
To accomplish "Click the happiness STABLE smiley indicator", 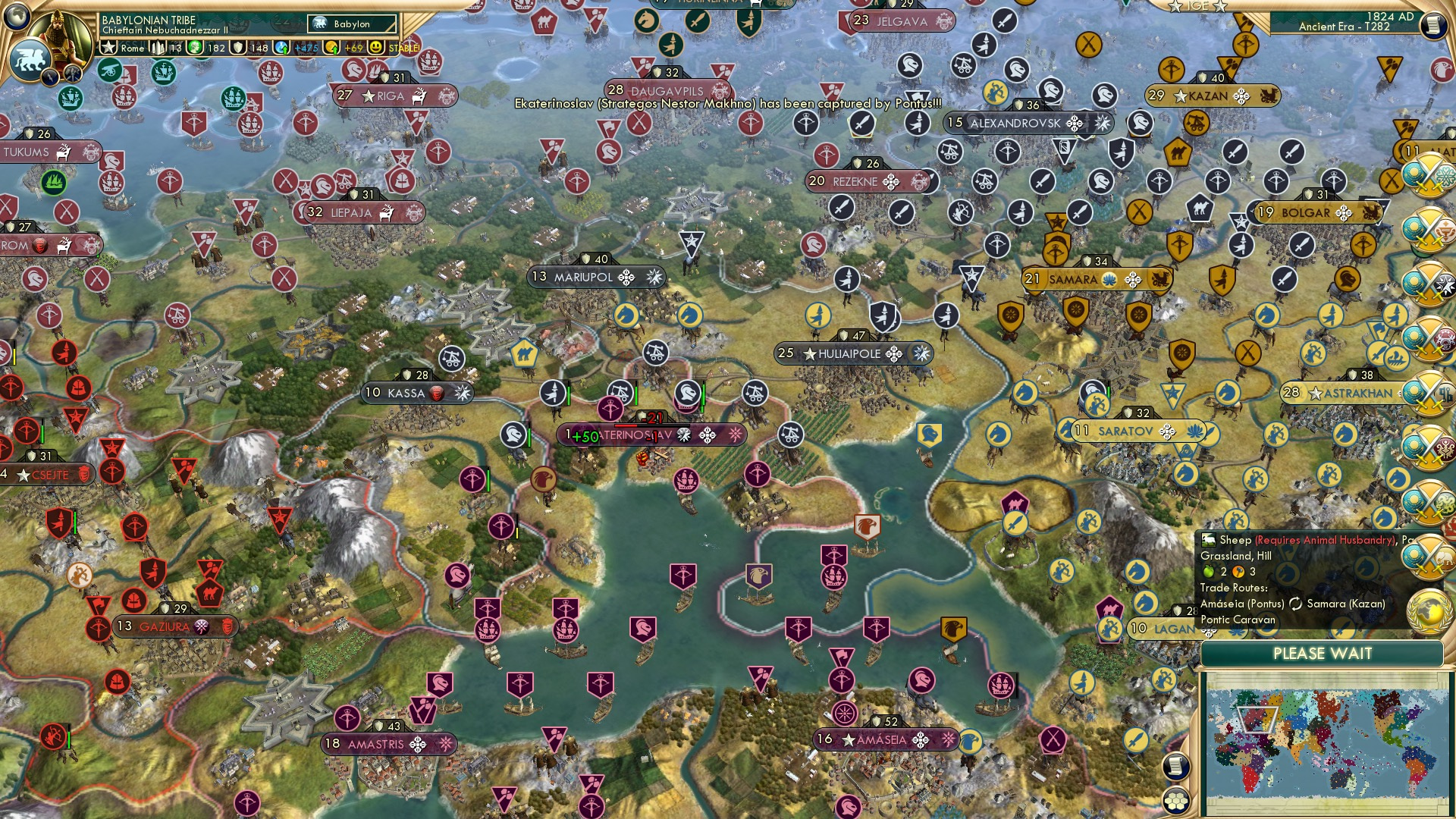I will click(375, 47).
